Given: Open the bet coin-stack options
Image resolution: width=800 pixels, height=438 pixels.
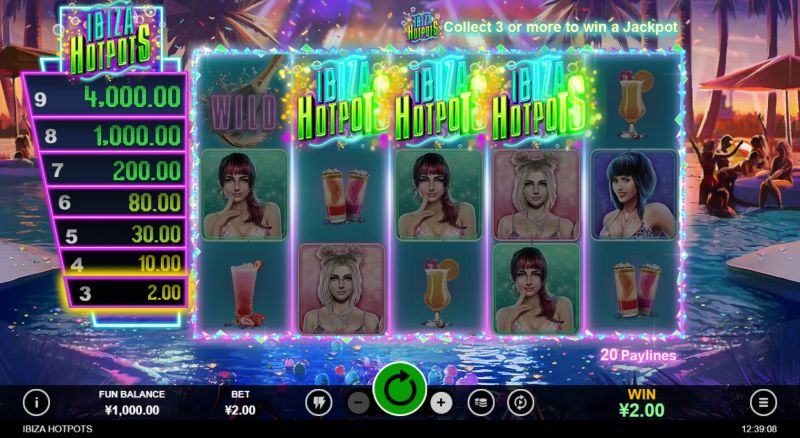Looking at the screenshot, I should tap(479, 402).
